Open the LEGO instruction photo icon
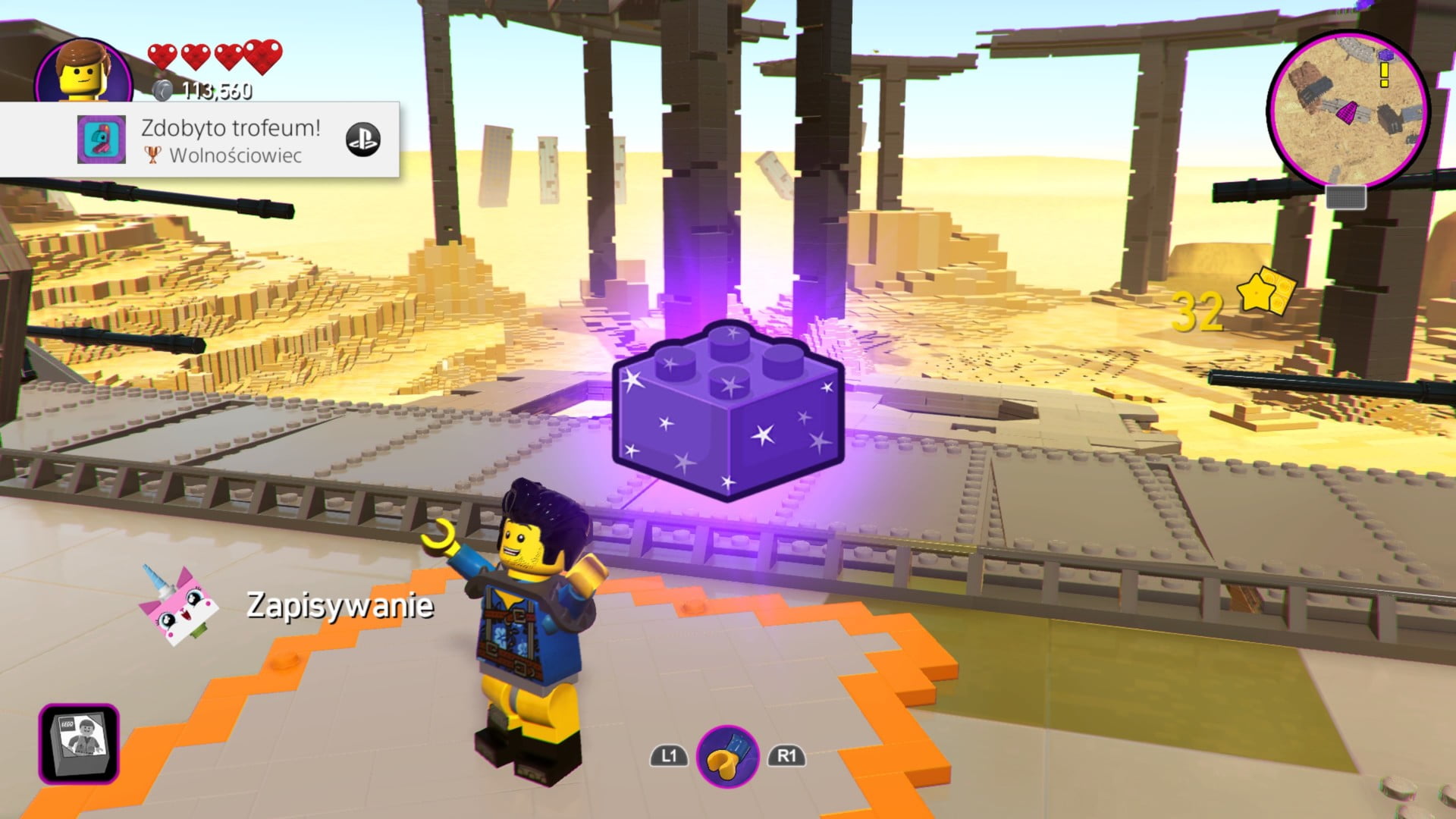1456x819 pixels. point(80,743)
